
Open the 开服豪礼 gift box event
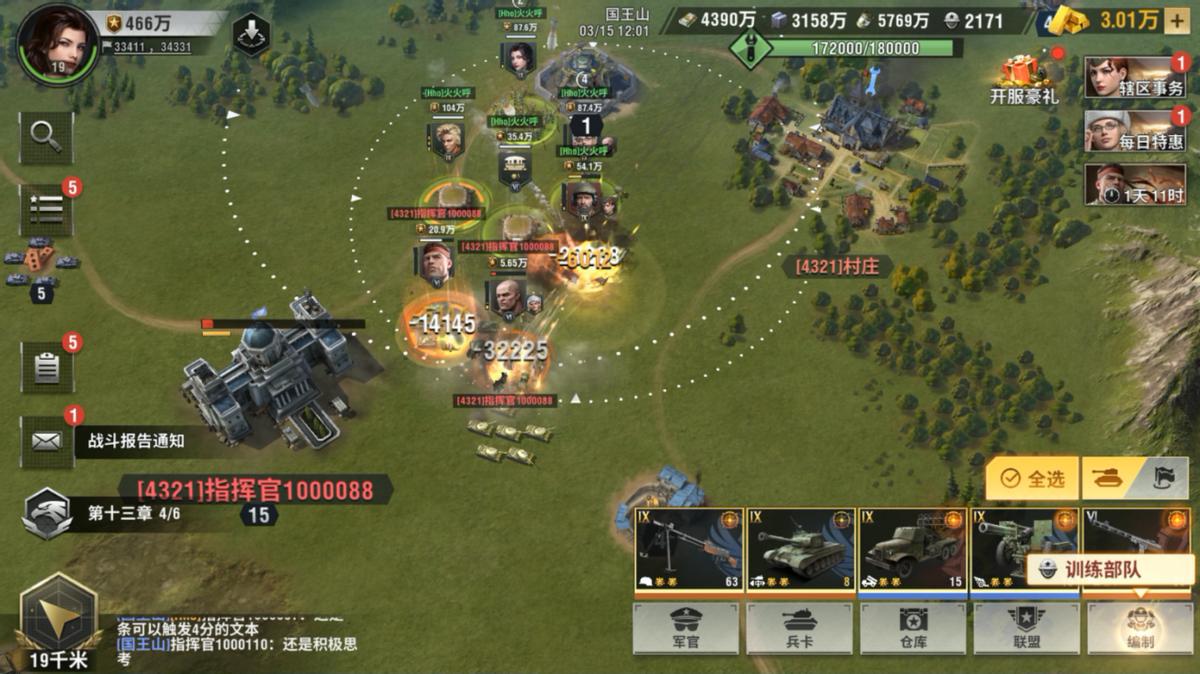click(x=1023, y=80)
